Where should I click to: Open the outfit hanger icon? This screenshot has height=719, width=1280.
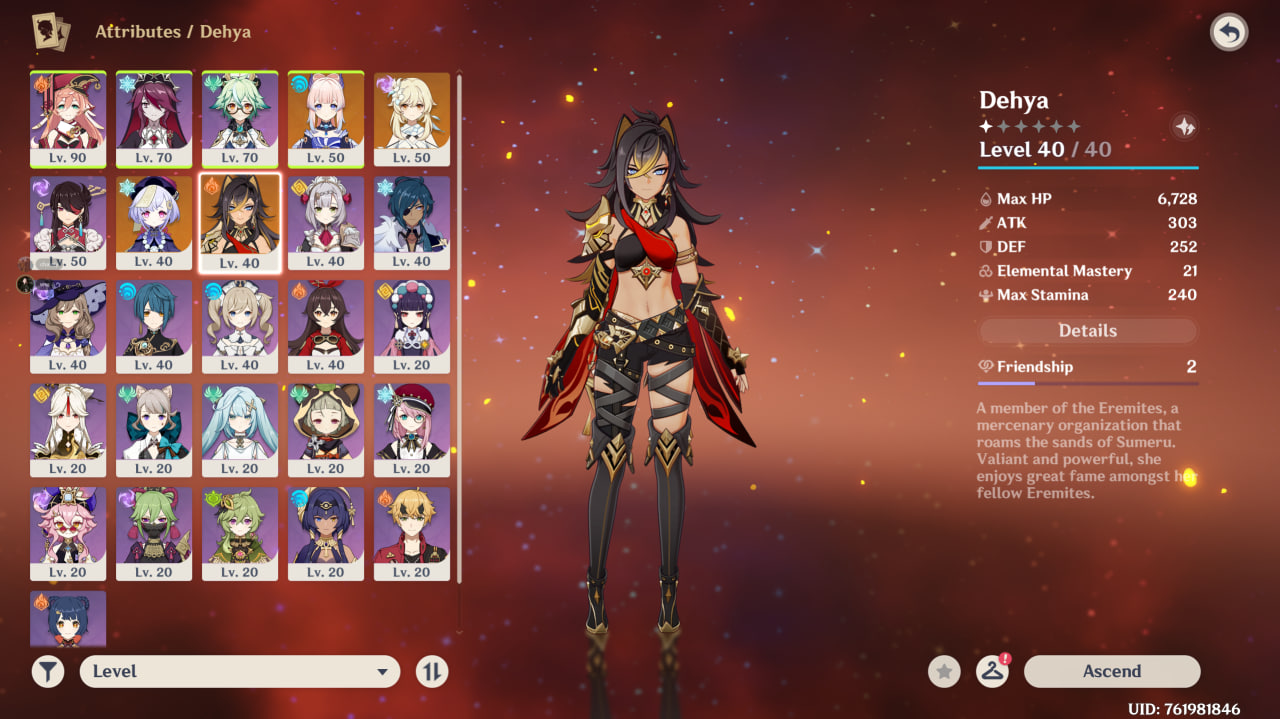pyautogui.click(x=992, y=671)
